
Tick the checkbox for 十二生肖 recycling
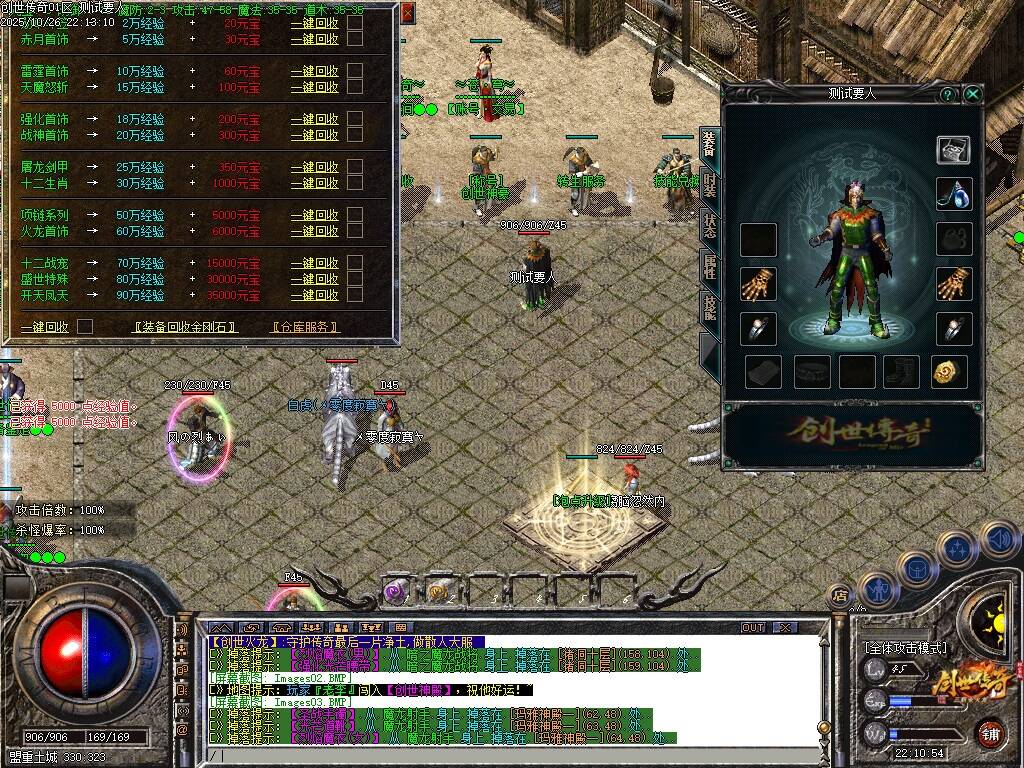point(355,183)
